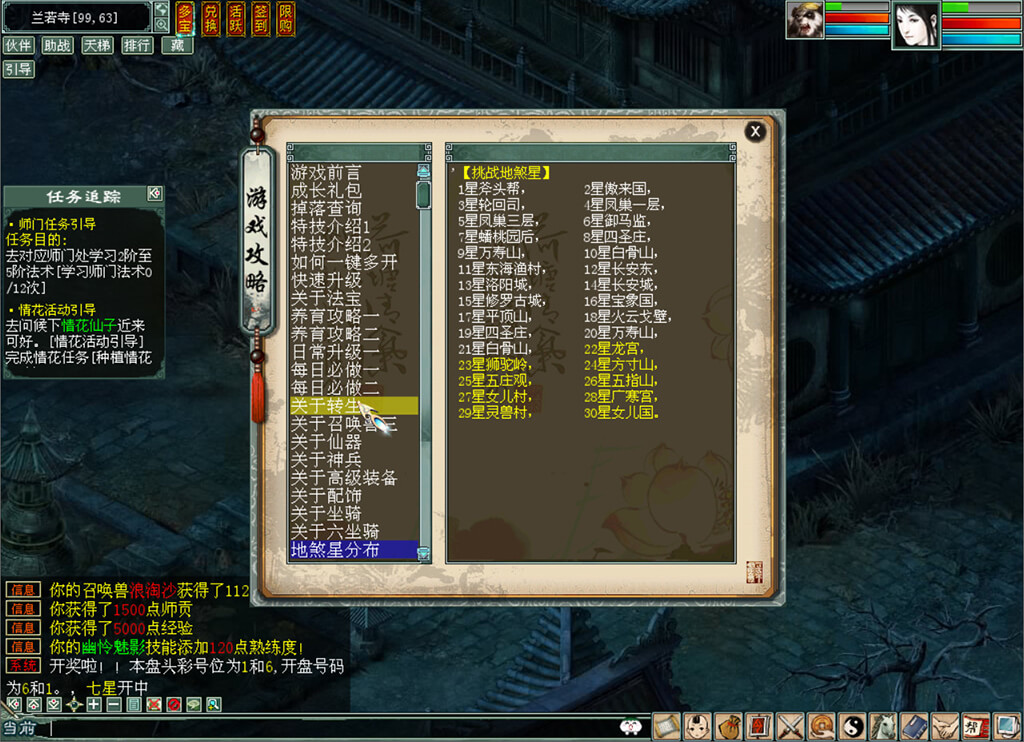Show the 关于坐骑 guide page

tap(326, 514)
